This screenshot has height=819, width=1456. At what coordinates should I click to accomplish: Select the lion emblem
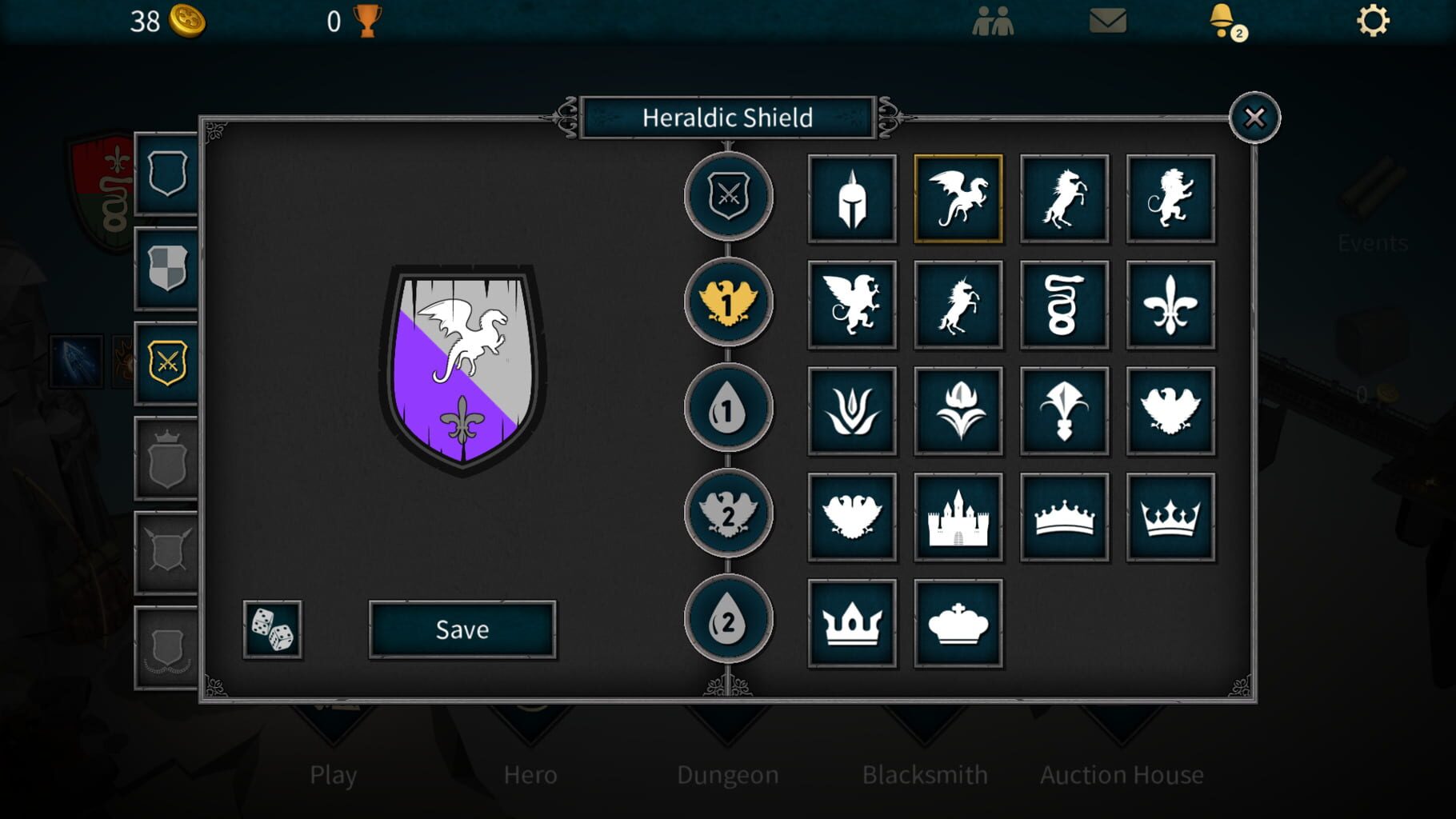[x=1171, y=200]
